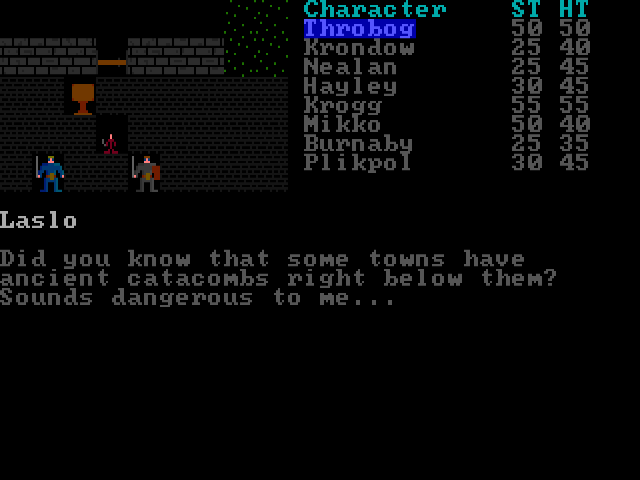Screen dimensions: 640x480
Task: Pick Nealan in the character list
Action: [350, 67]
